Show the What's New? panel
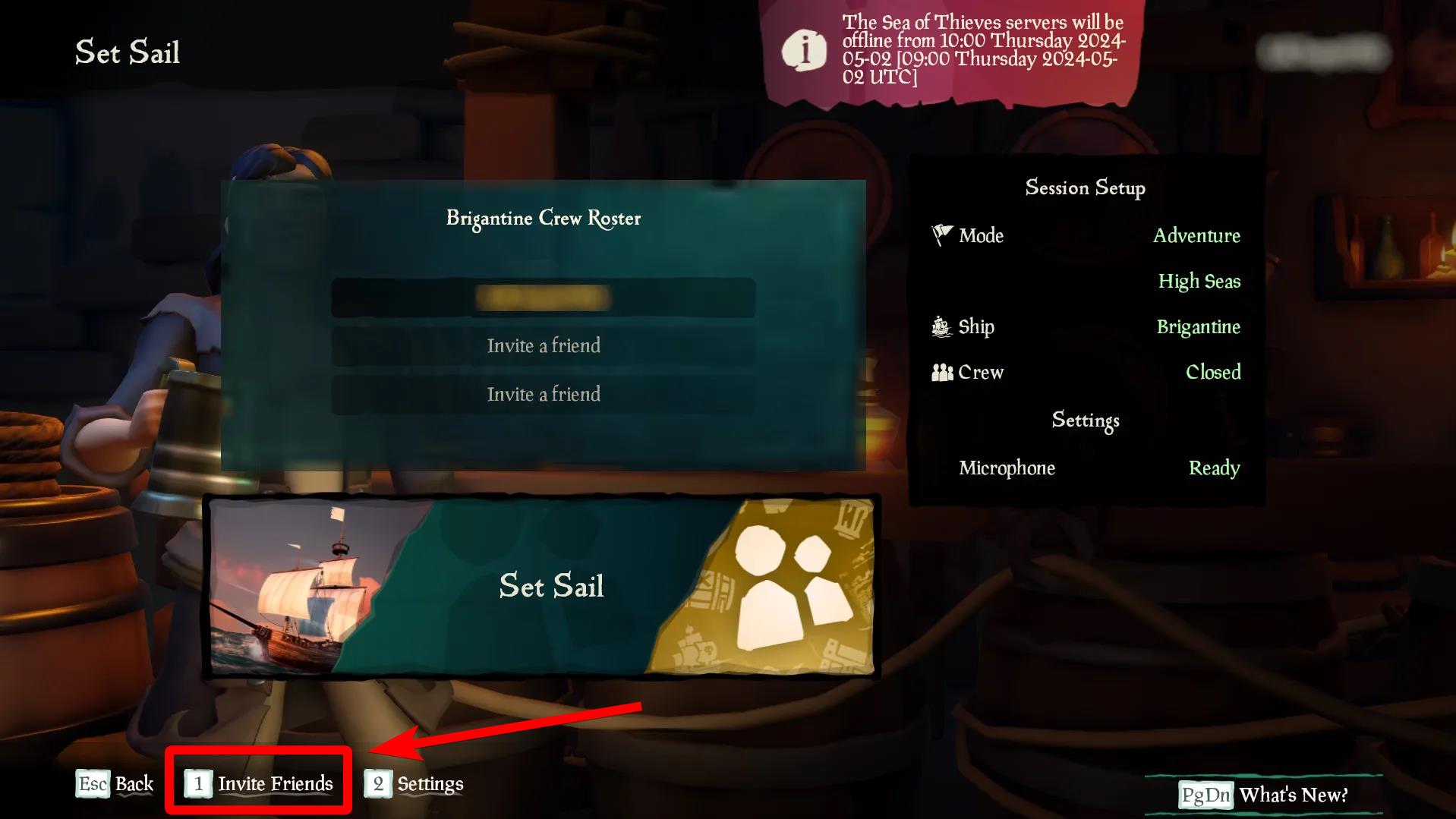Screen dimensions: 1456x819 (x=1264, y=795)
